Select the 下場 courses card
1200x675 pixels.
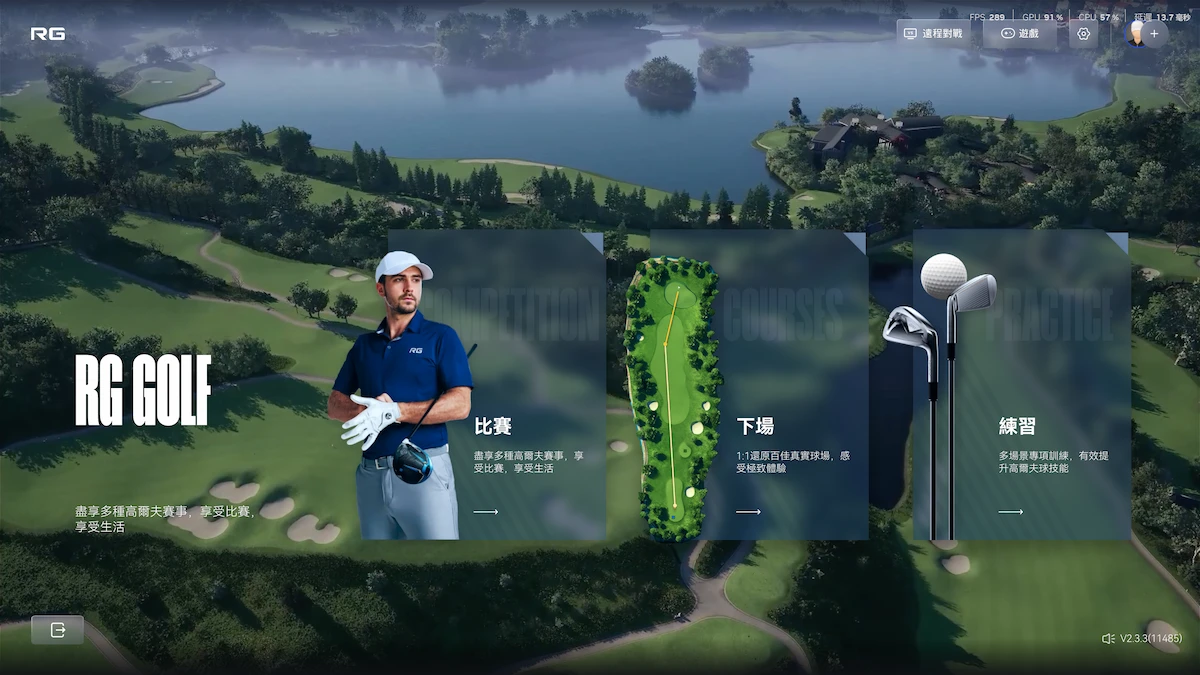point(760,386)
